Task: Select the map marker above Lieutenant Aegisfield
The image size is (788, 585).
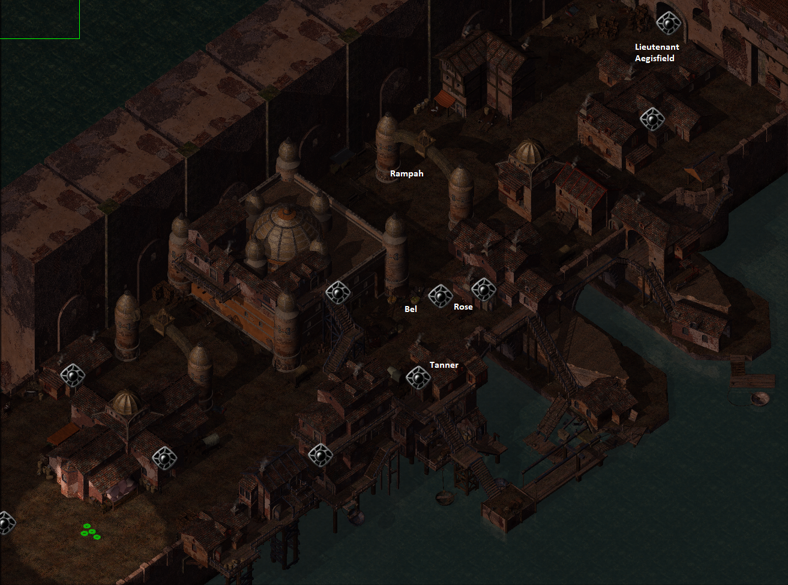Action: coord(668,22)
